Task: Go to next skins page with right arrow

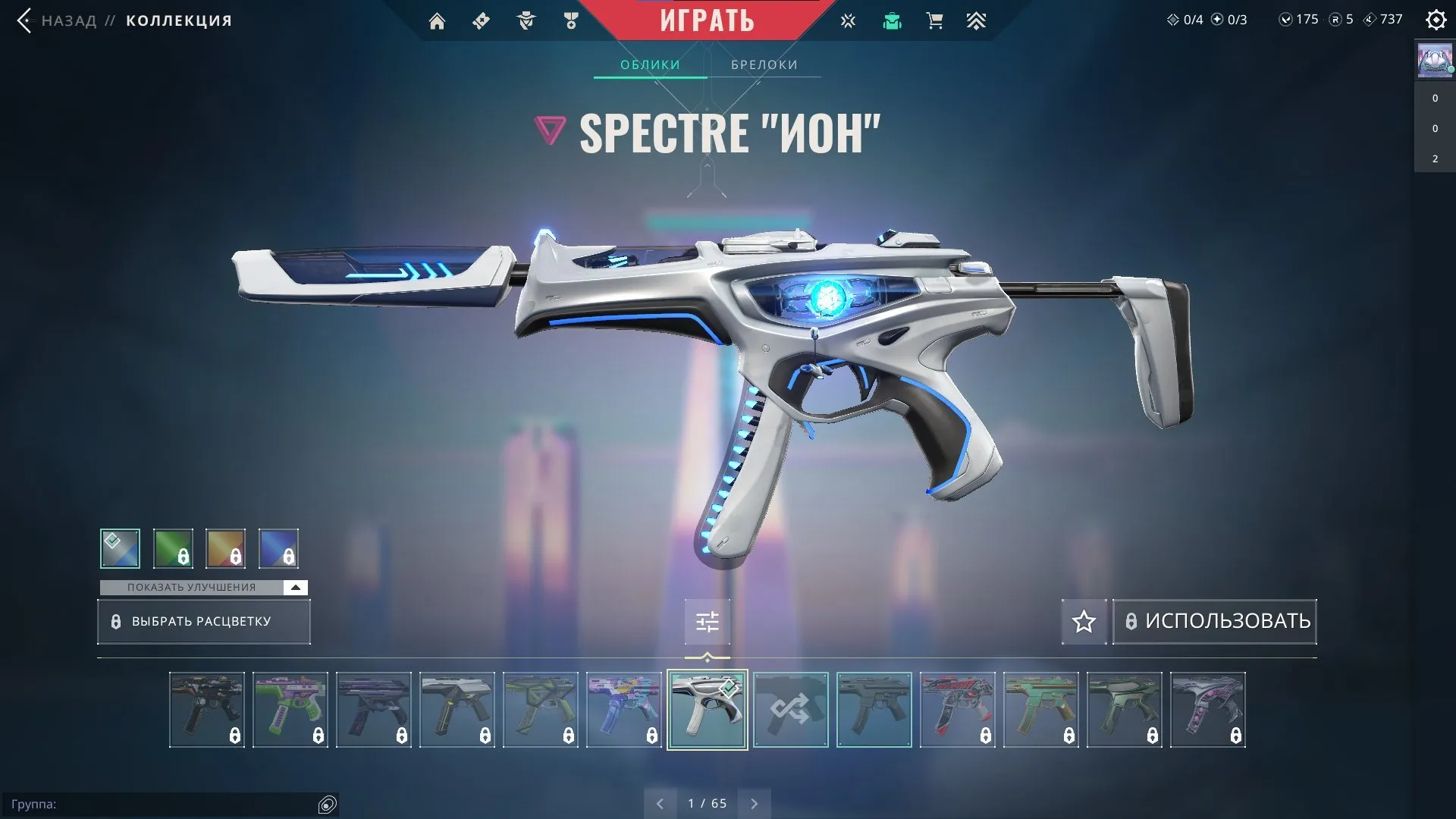Action: pyautogui.click(x=754, y=802)
